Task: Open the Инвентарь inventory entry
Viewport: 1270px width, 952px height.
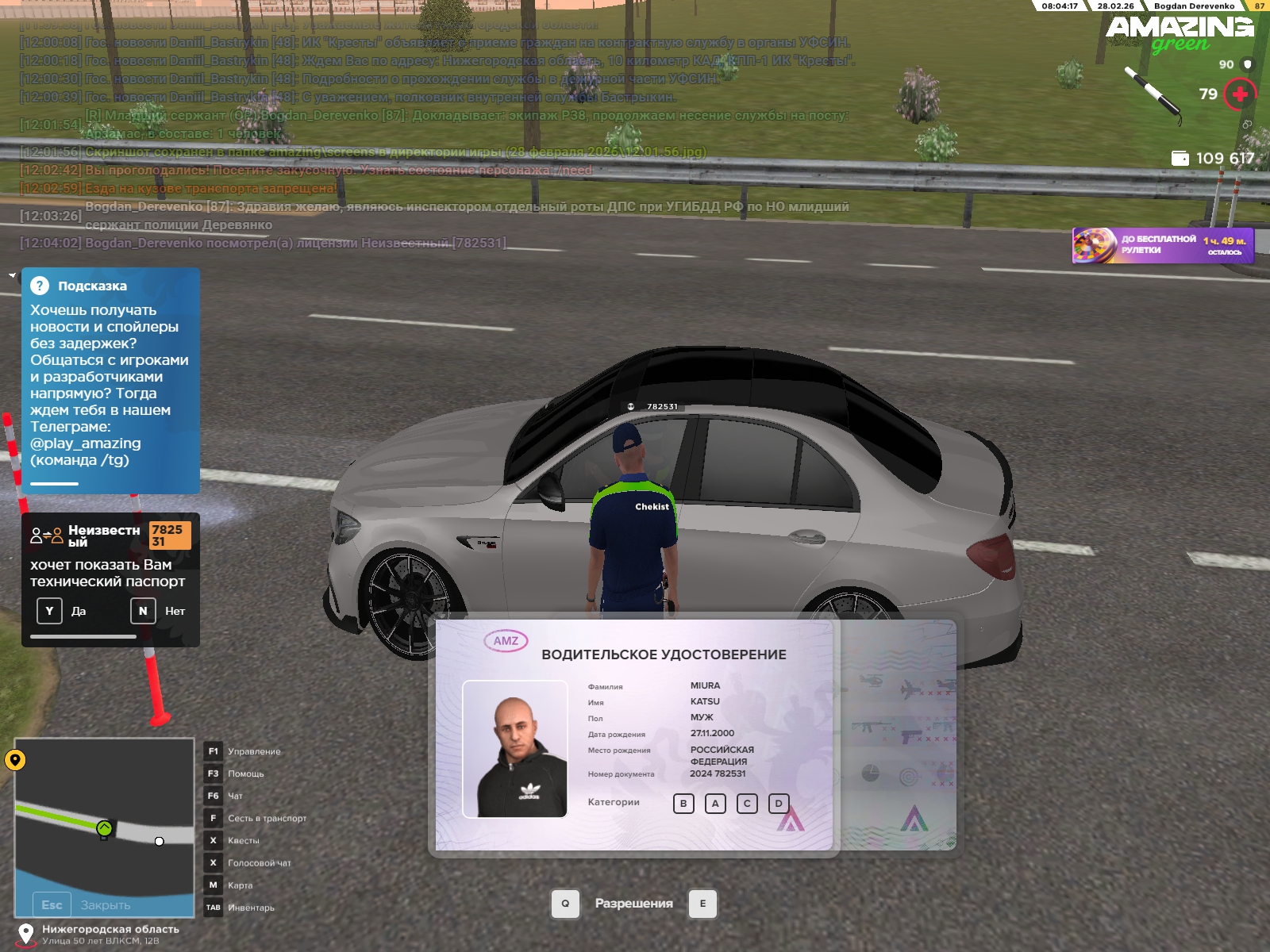Action: tap(213, 908)
